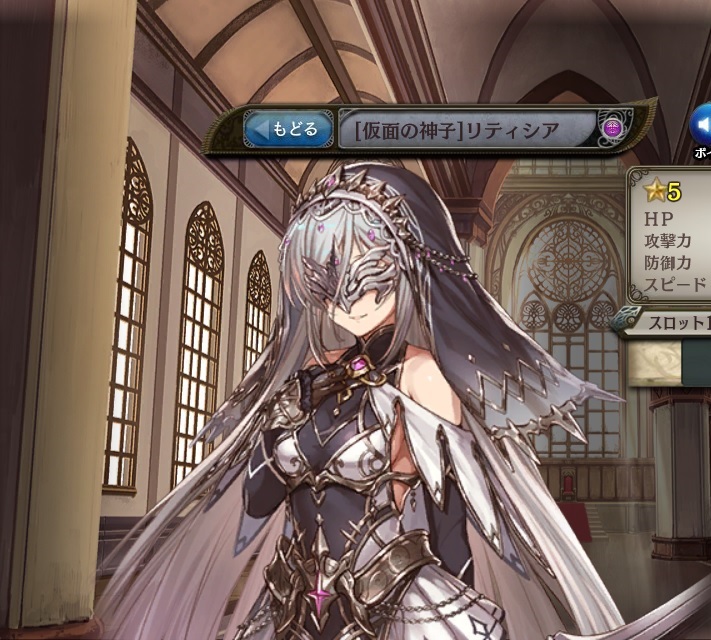Play the character voice via speaker icon
Screen dimensions: 711x640
click(701, 123)
